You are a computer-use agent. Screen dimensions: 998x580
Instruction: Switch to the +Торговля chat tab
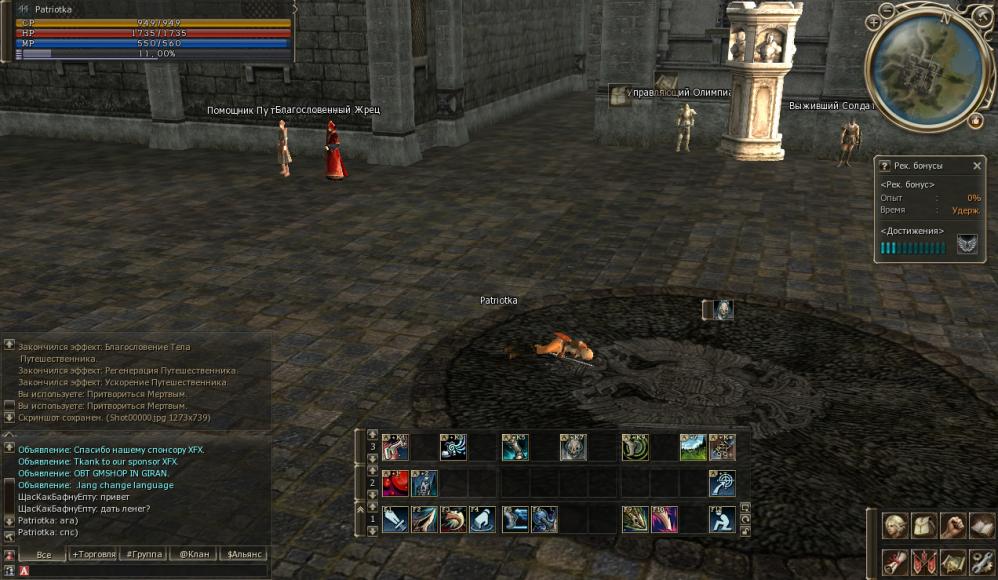(x=93, y=554)
